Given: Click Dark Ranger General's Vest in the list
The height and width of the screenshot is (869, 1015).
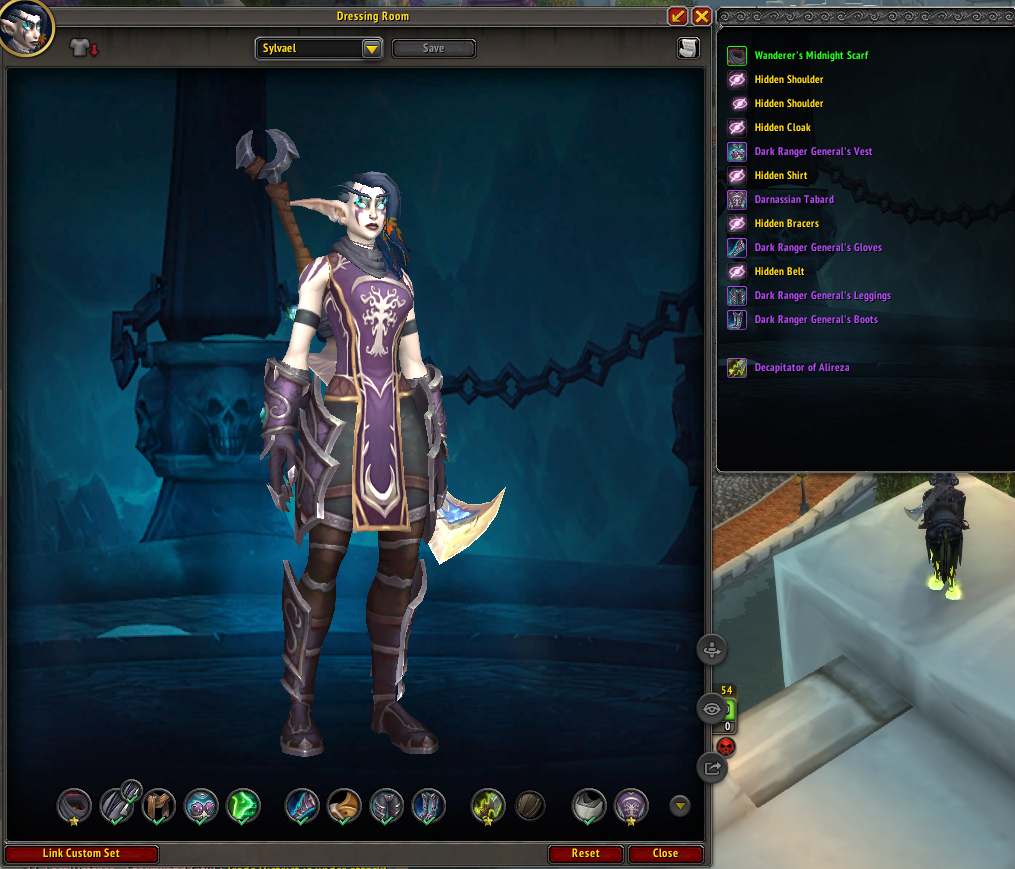Looking at the screenshot, I should click(x=813, y=152).
